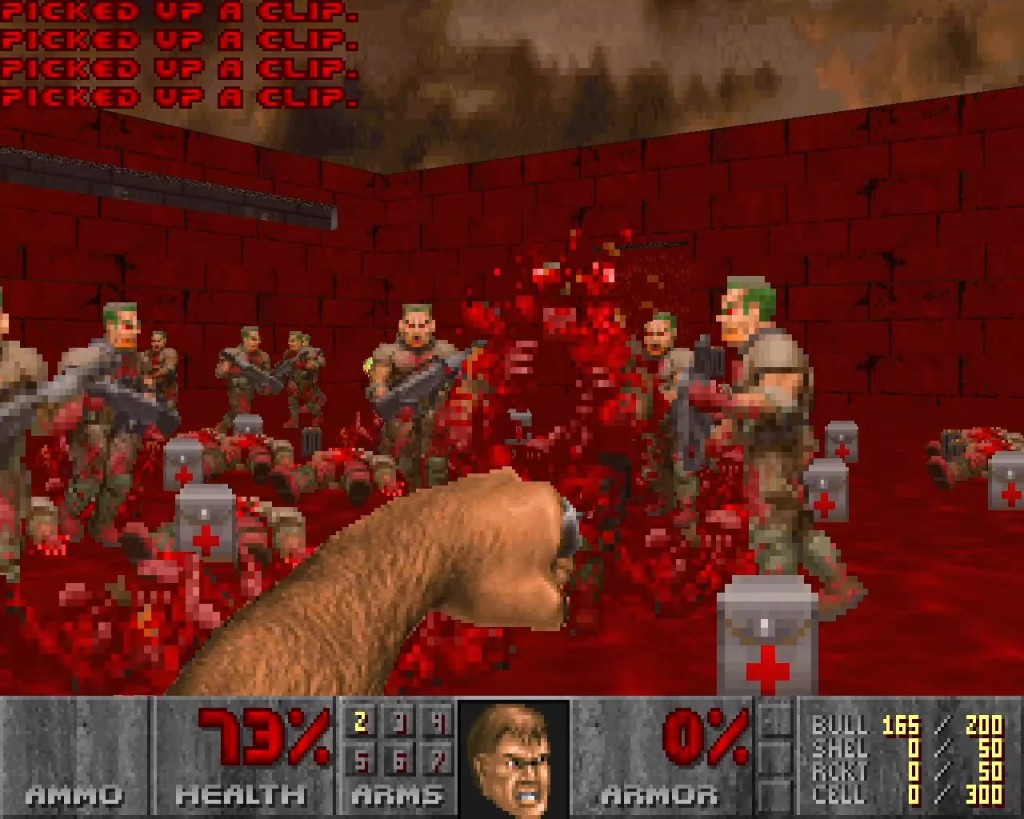Click the marine face portrait
This screenshot has width=1024, height=819.
point(514,757)
